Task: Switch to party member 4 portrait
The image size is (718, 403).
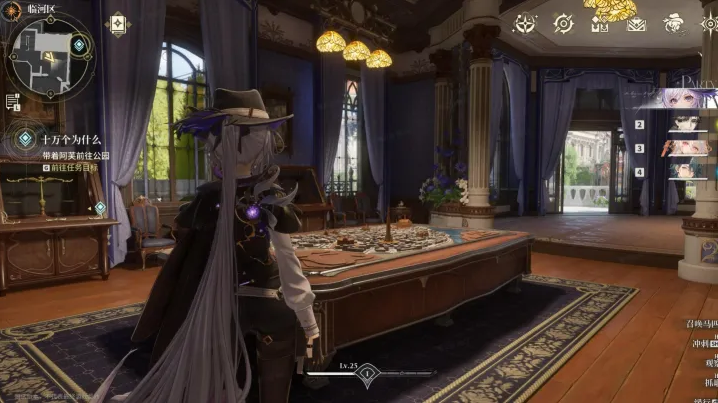Action: coord(683,170)
